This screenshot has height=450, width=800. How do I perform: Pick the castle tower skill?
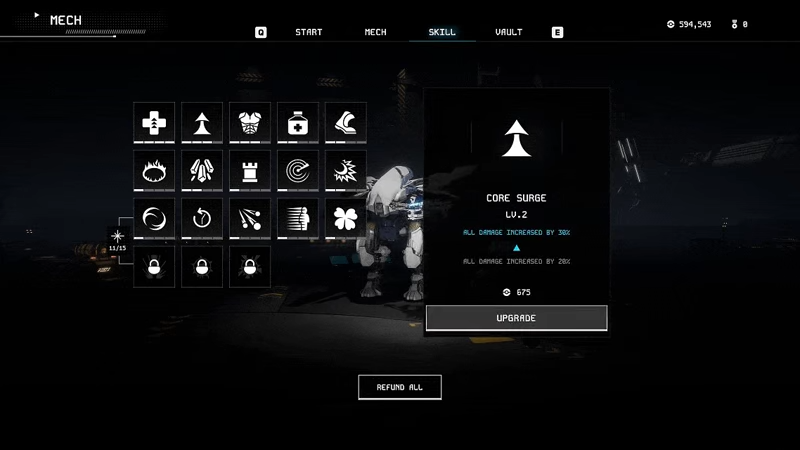250,171
